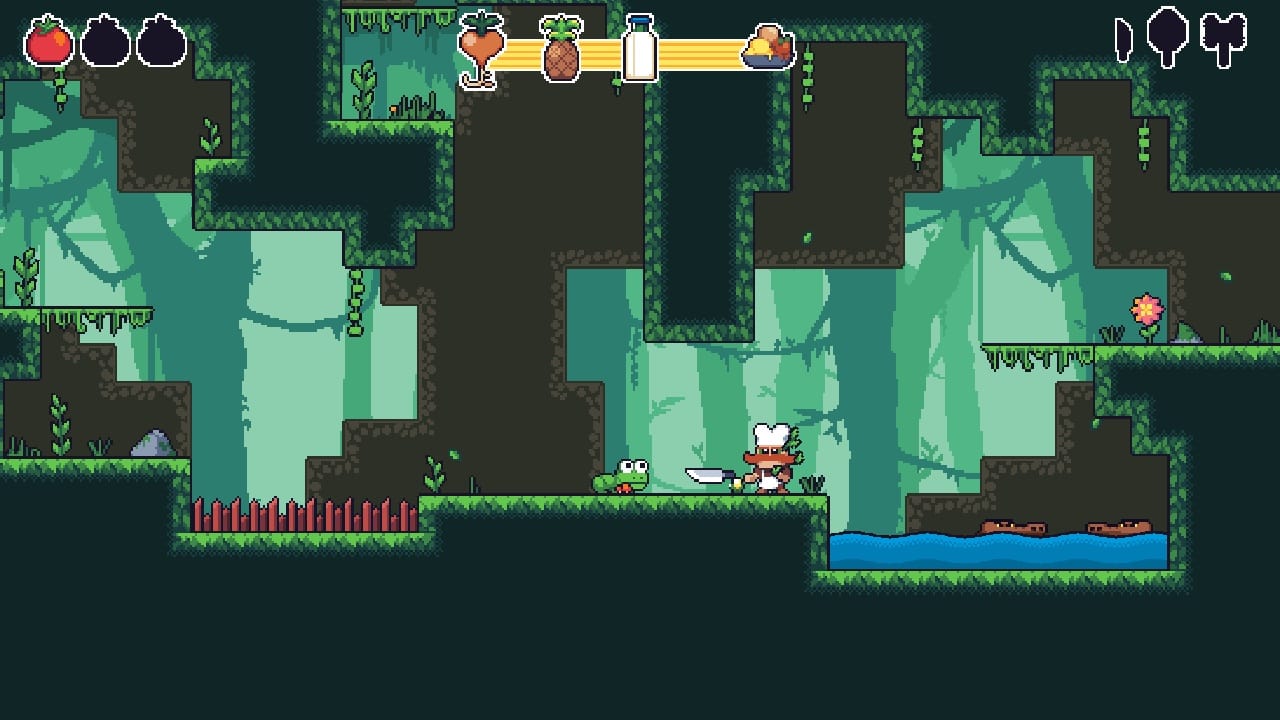The width and height of the screenshot is (1280, 720).
Task: Select the pineapple ingredient icon
Action: [562, 49]
